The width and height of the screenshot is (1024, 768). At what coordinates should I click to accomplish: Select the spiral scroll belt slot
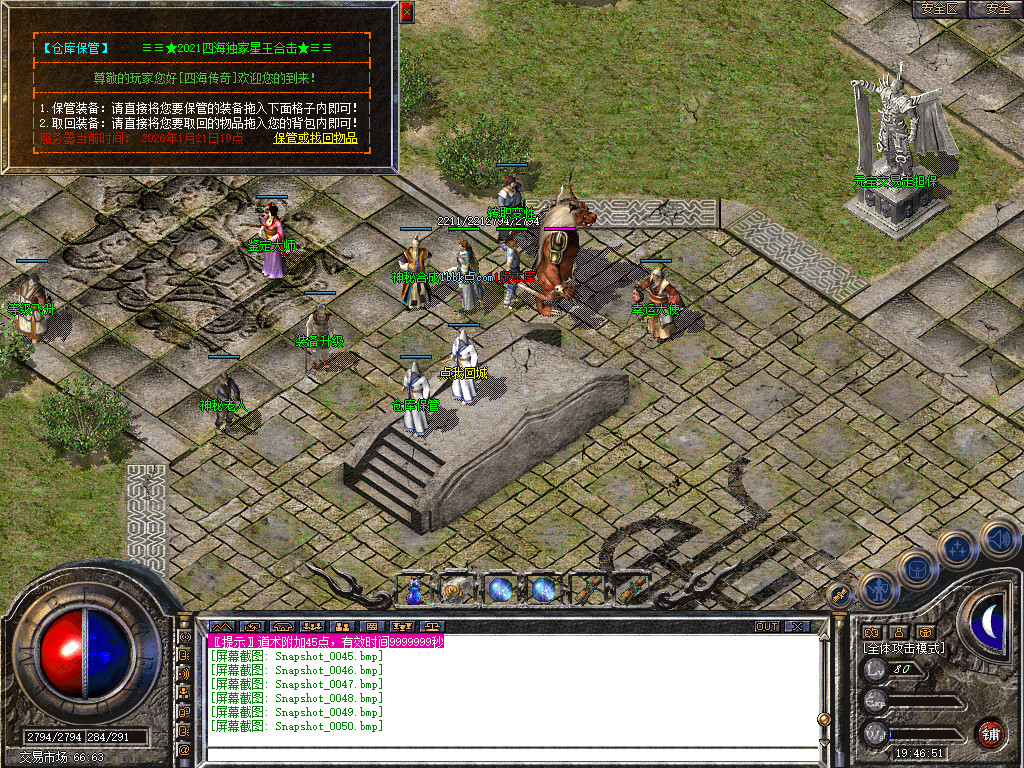[455, 590]
